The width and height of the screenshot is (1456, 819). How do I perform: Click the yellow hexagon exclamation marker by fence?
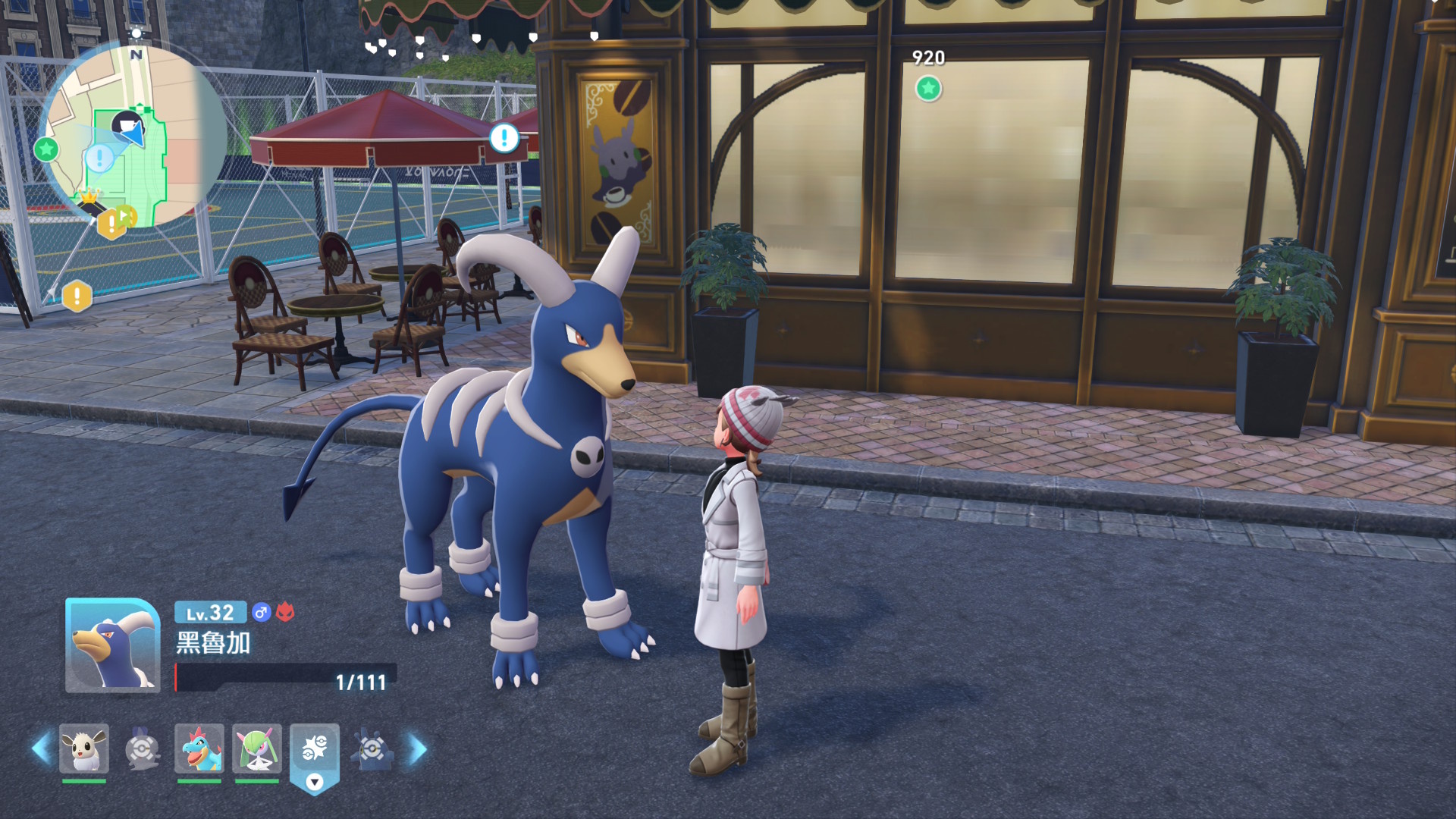pos(77,297)
